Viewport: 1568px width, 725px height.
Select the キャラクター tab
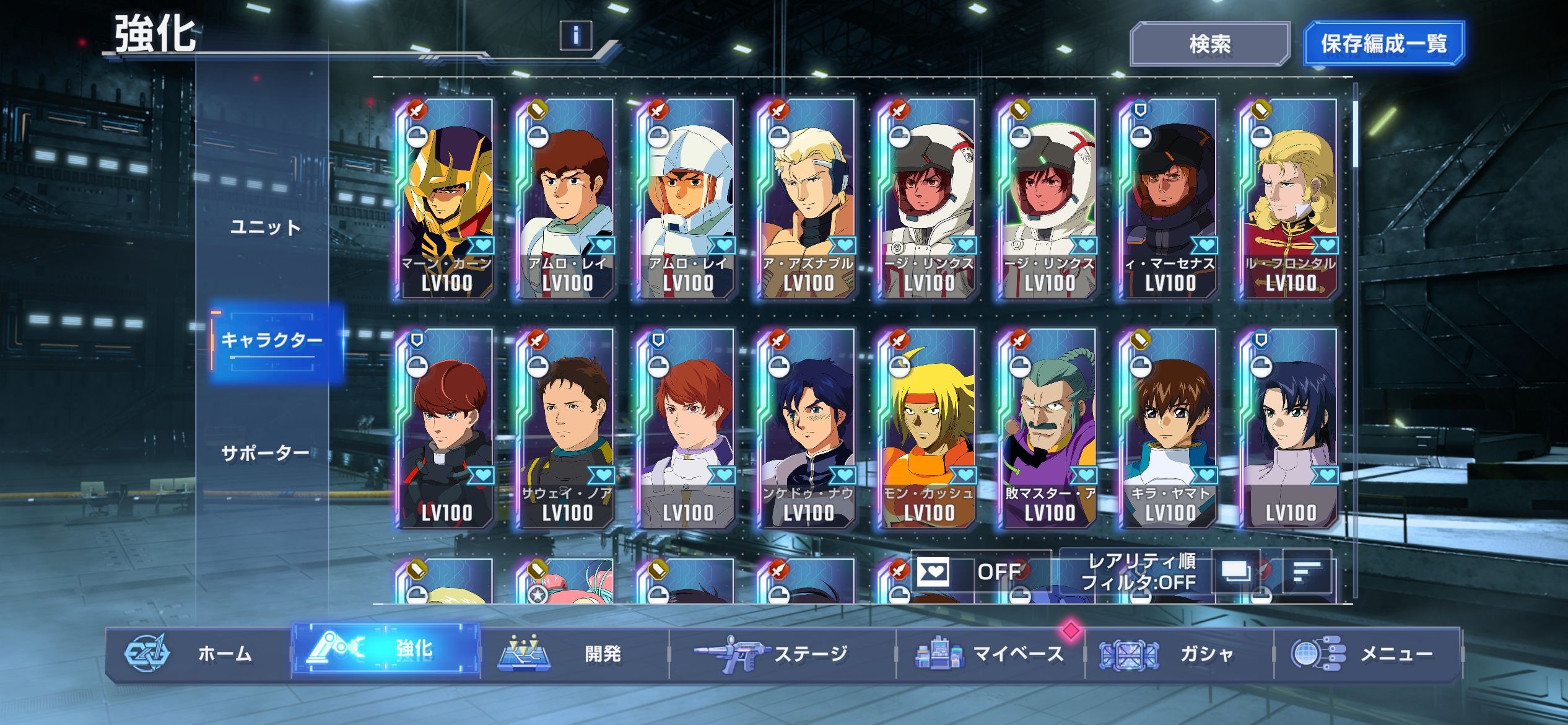[x=272, y=340]
